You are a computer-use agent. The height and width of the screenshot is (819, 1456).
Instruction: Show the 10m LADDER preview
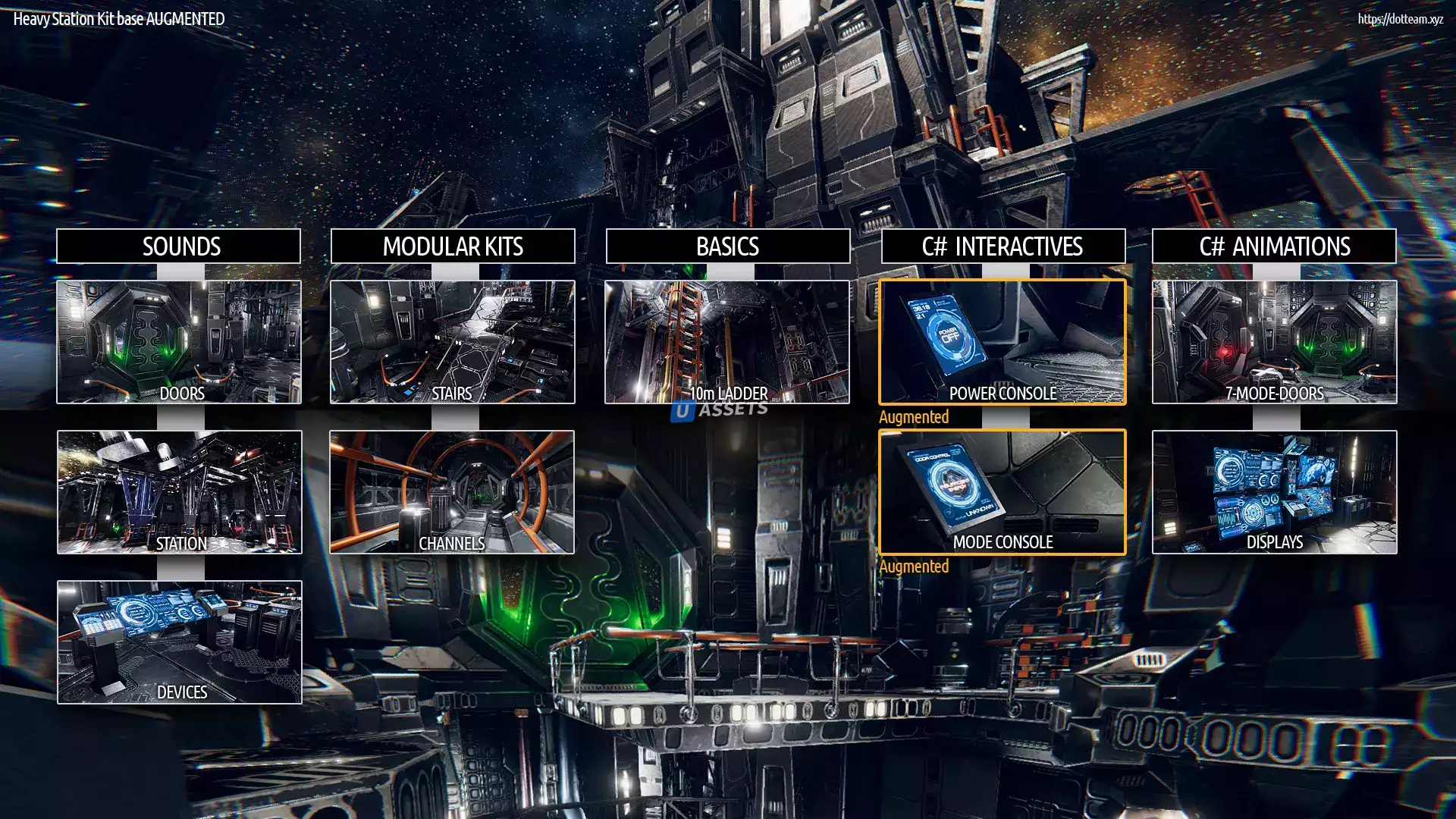click(x=726, y=342)
